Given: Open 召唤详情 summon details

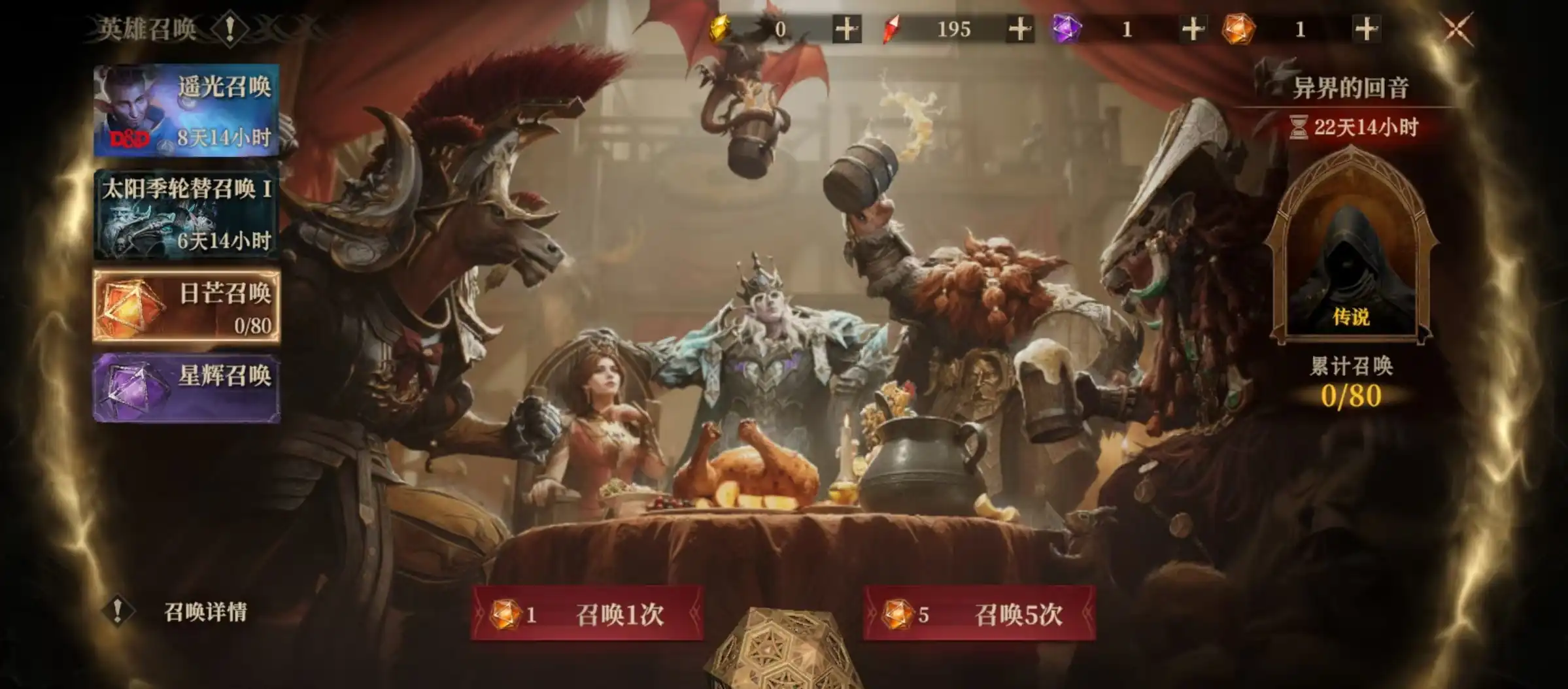Looking at the screenshot, I should (204, 612).
